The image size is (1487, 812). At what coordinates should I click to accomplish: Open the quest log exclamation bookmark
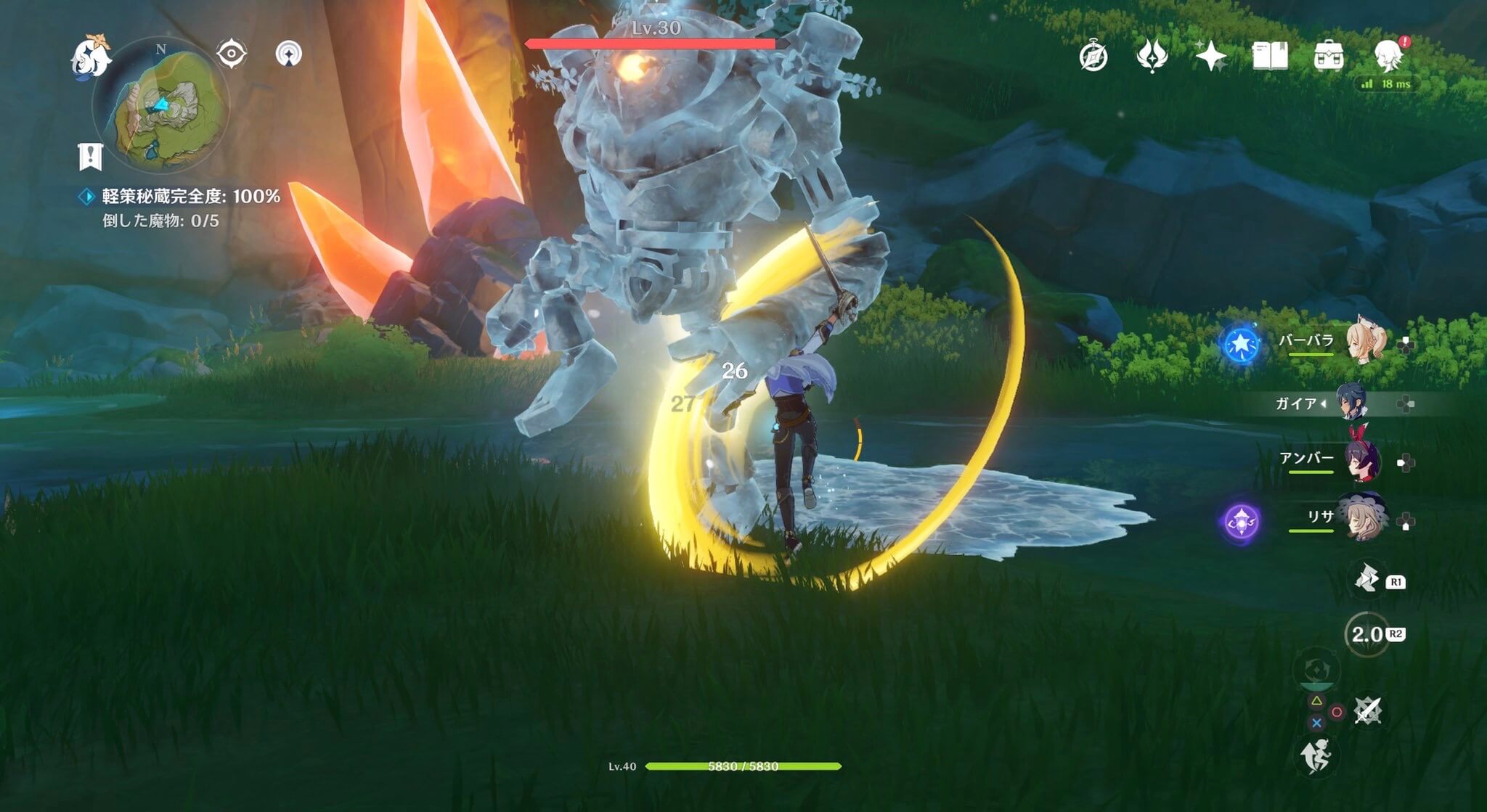pyautogui.click(x=90, y=155)
